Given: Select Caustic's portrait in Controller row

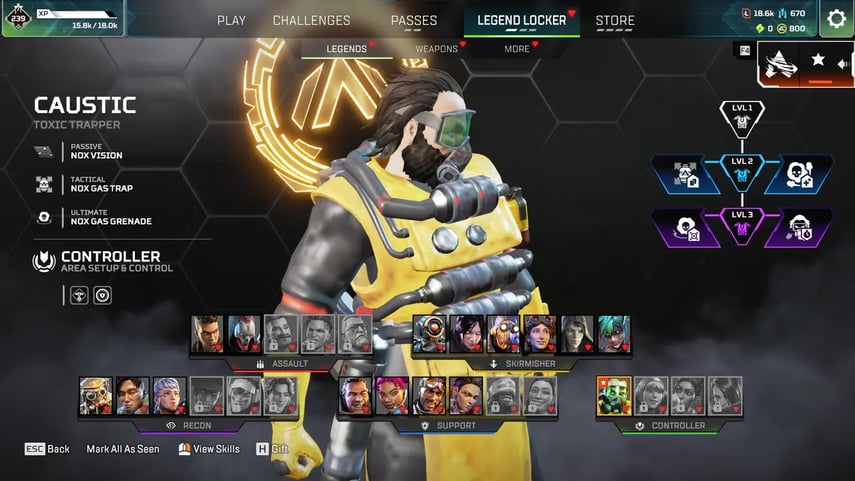Looking at the screenshot, I should pyautogui.click(x=612, y=396).
